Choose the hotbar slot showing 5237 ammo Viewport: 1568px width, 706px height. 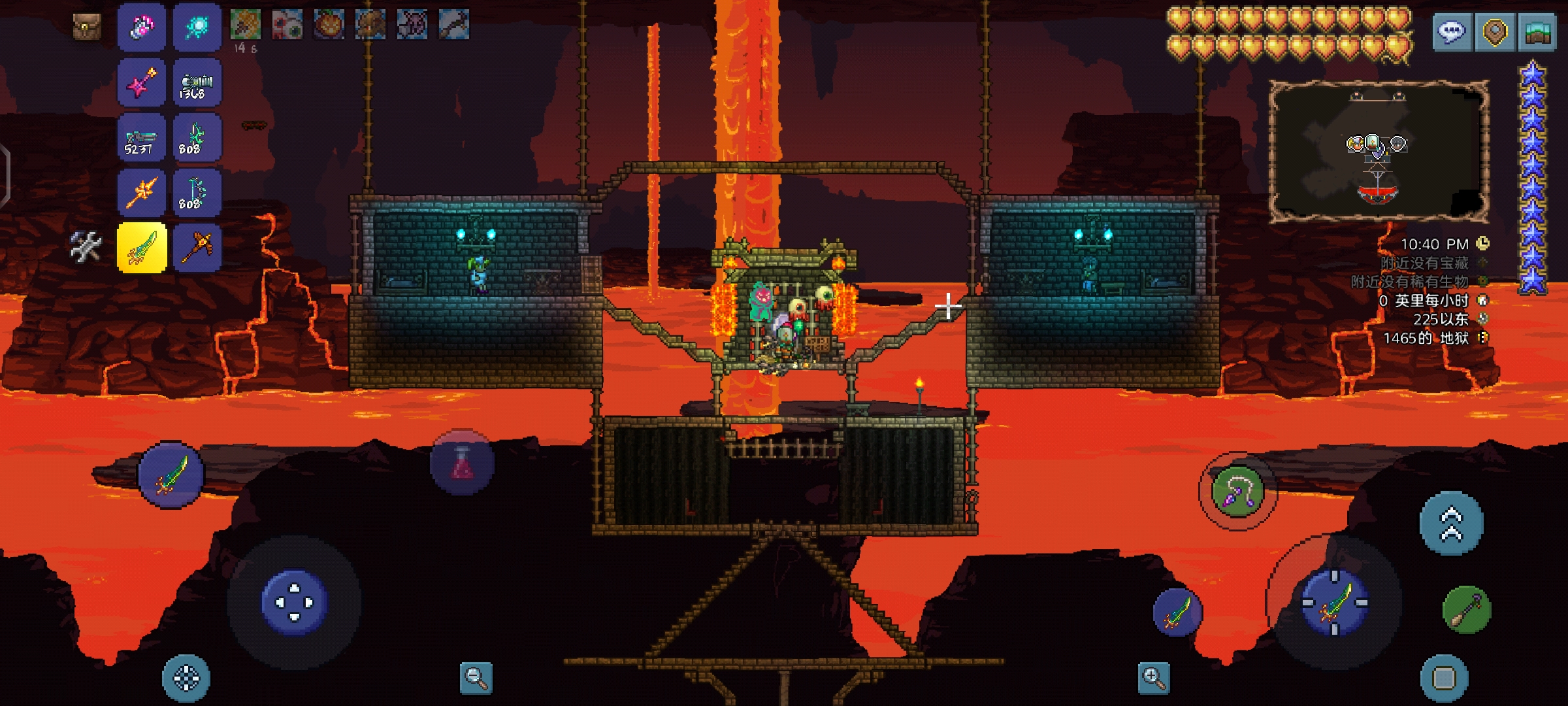tap(142, 139)
